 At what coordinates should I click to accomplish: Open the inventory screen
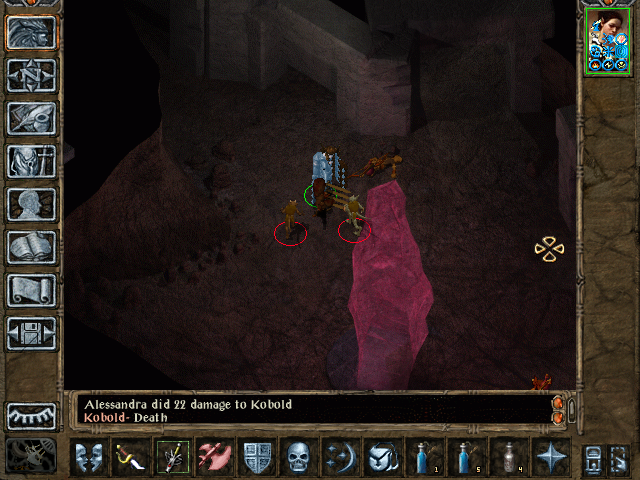[32, 161]
